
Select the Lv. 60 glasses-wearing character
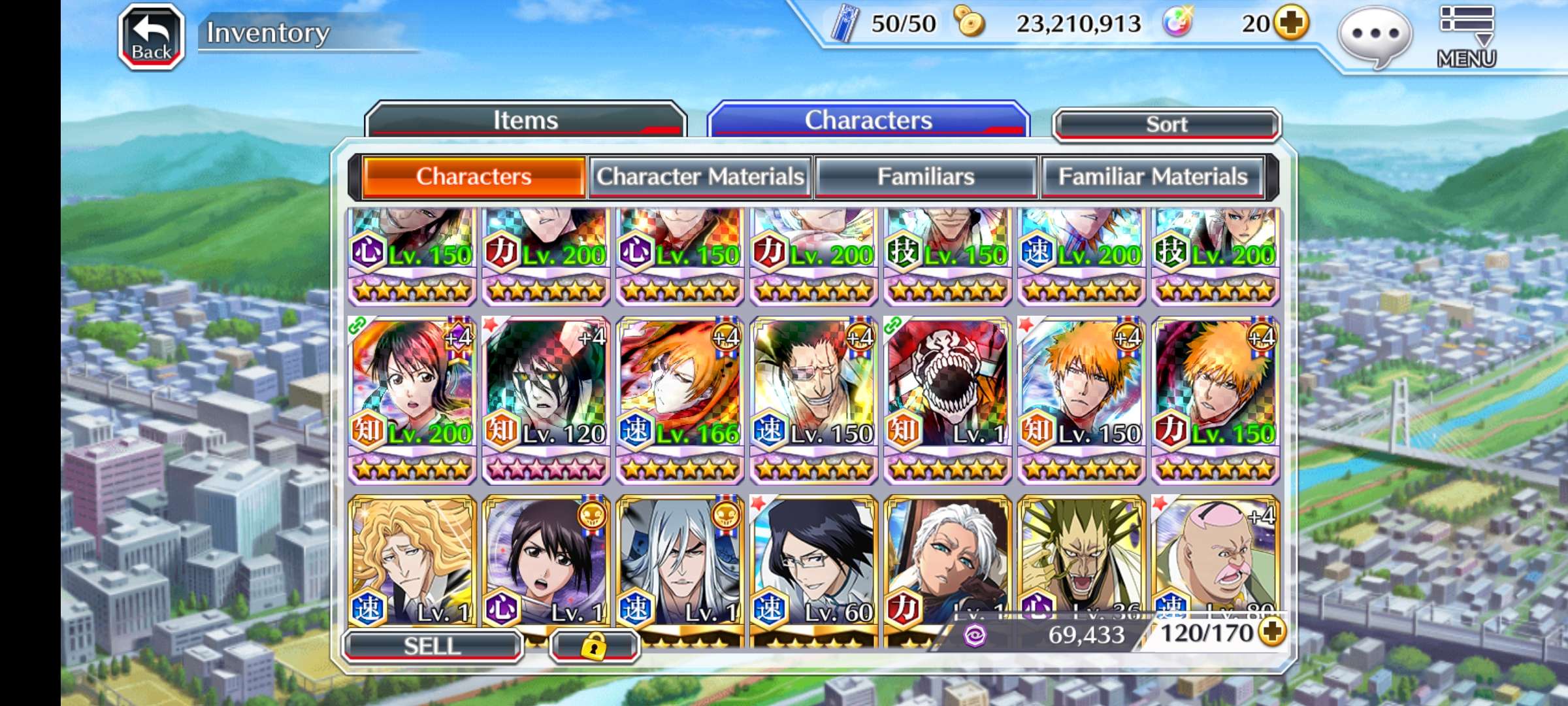[813, 561]
